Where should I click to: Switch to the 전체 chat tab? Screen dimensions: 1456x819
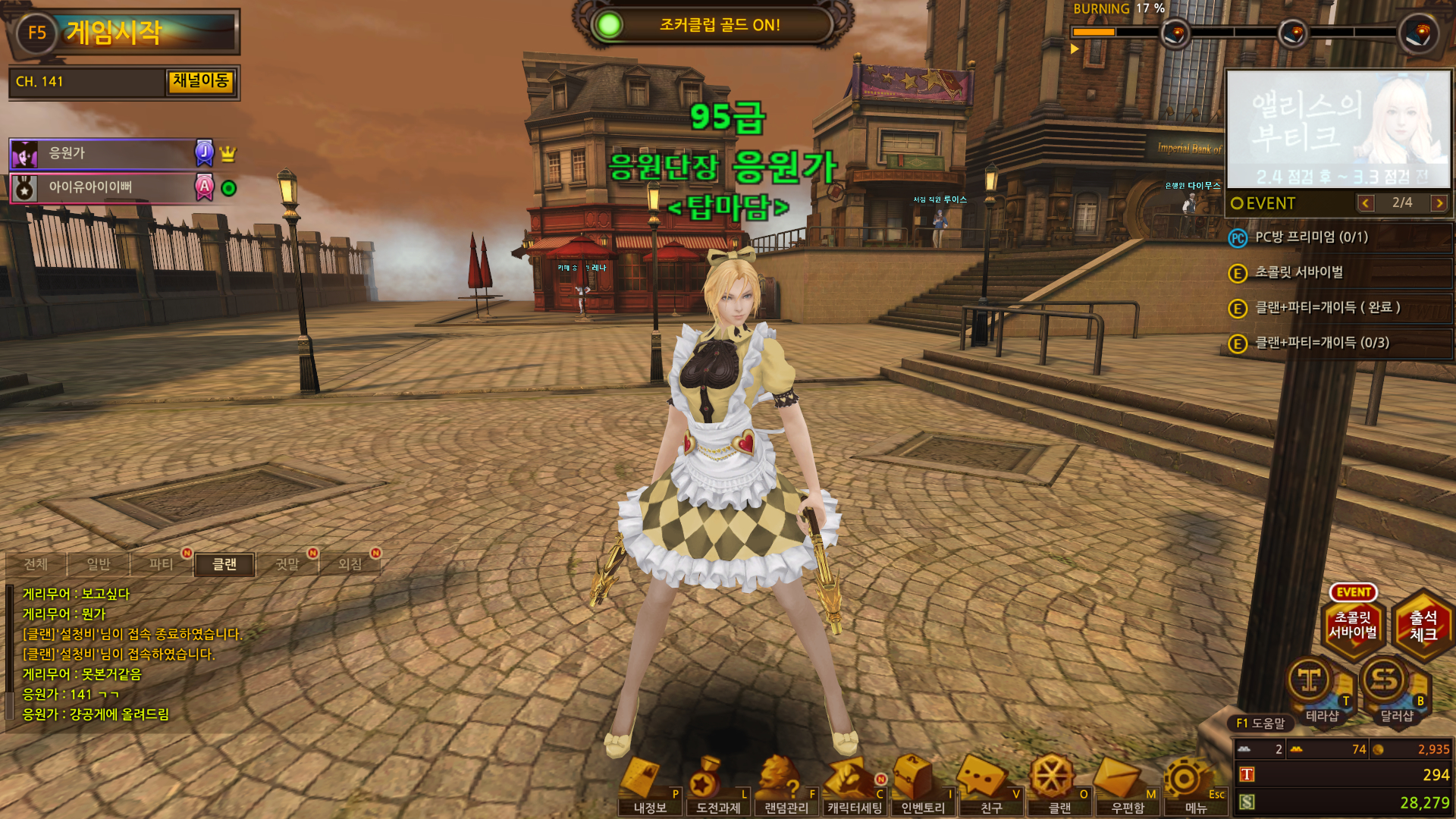[36, 564]
